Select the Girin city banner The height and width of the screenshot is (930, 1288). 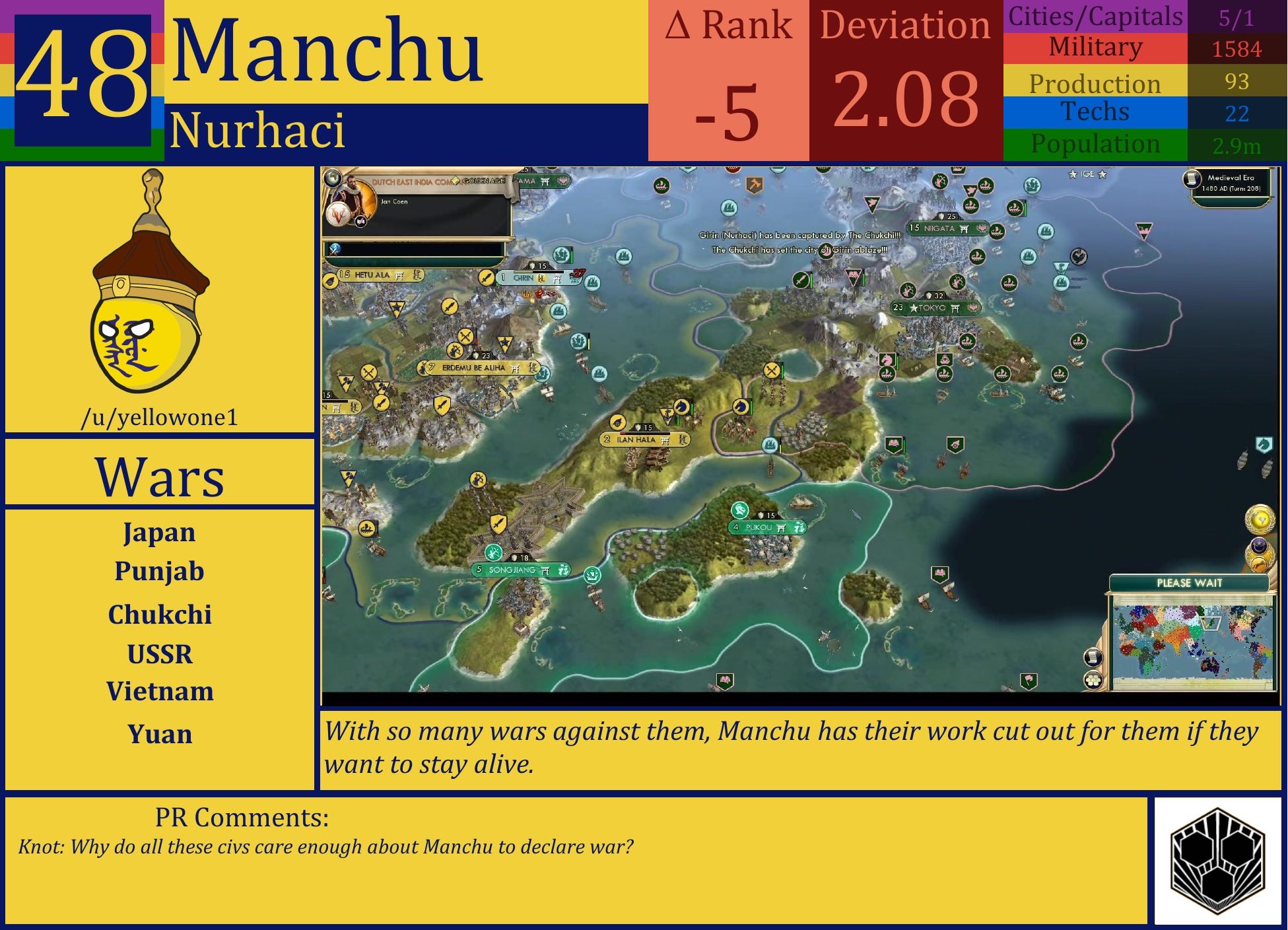pos(524,279)
